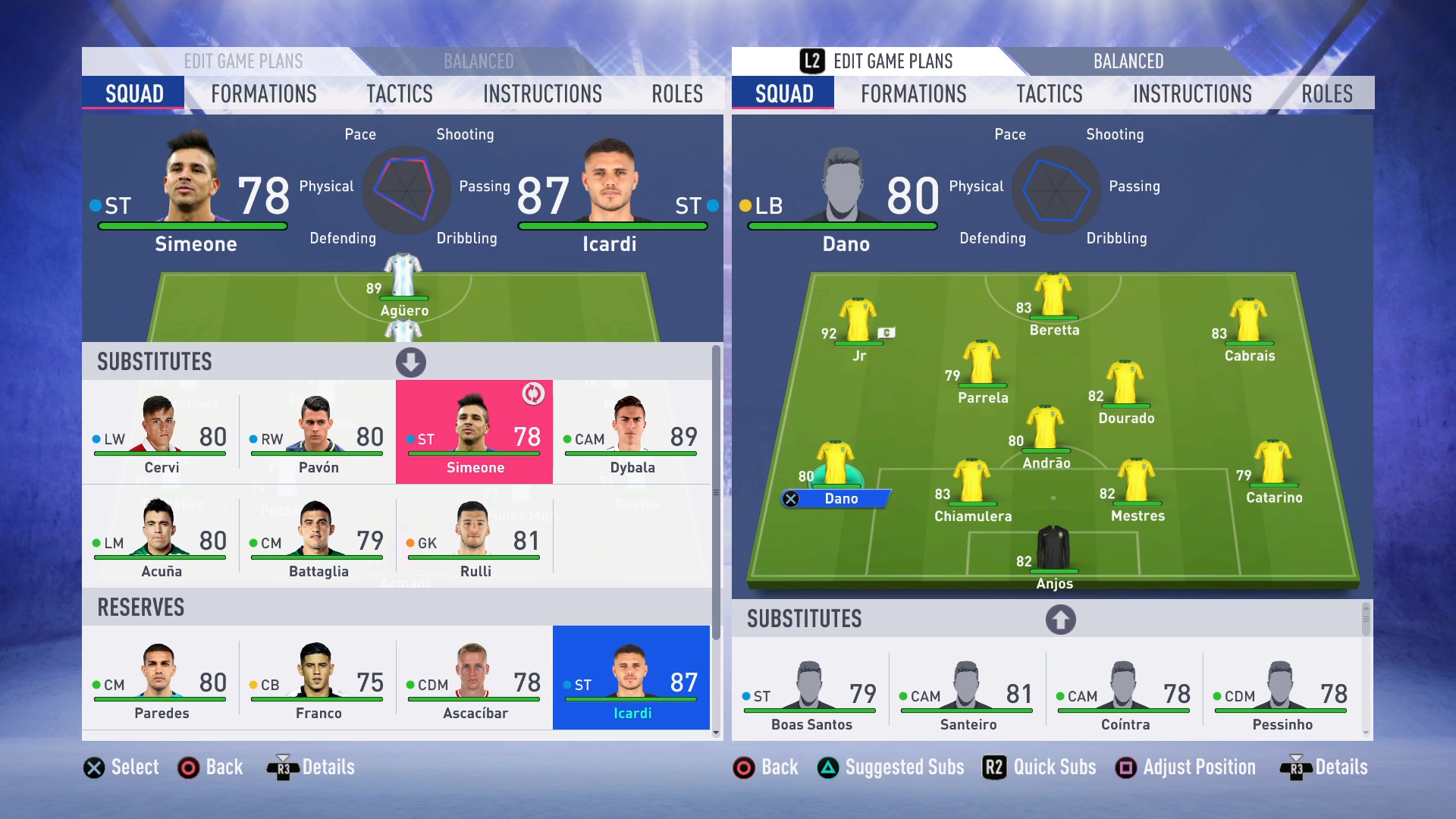Expand right substitutes with the up arrow
The height and width of the screenshot is (819, 1456).
(1060, 620)
